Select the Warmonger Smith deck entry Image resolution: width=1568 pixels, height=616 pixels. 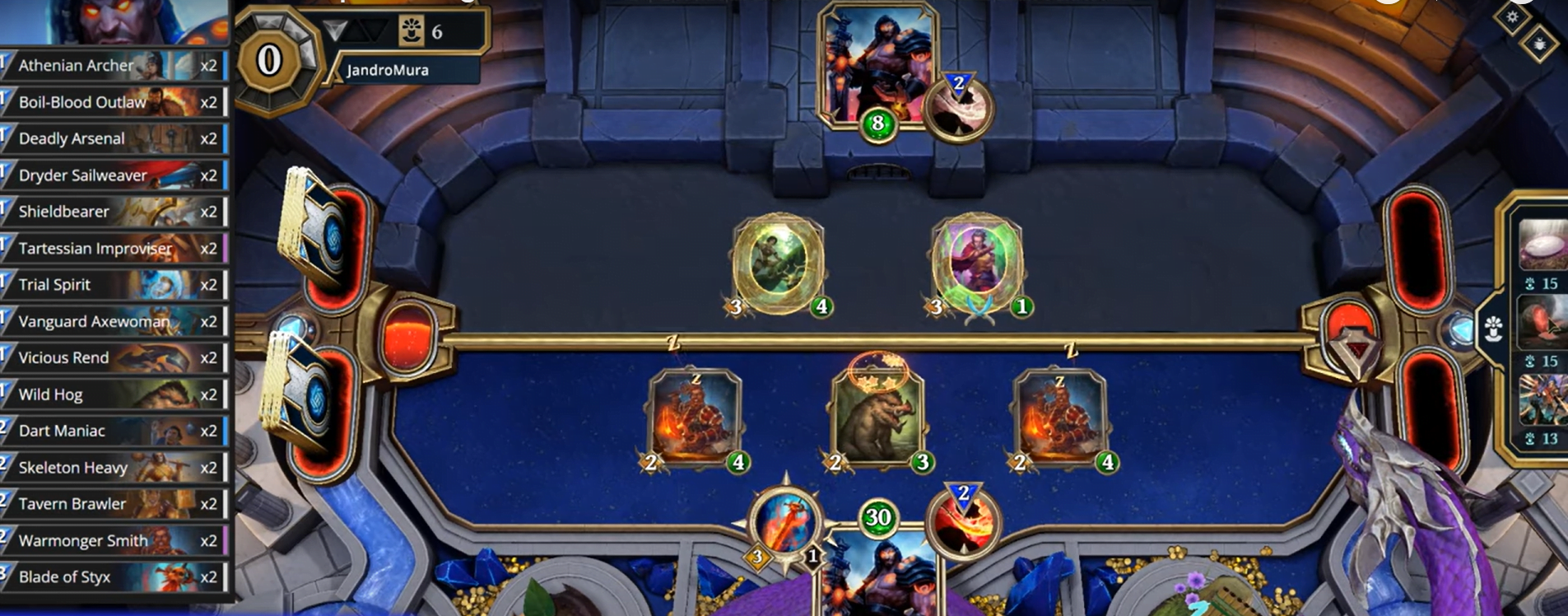114,540
